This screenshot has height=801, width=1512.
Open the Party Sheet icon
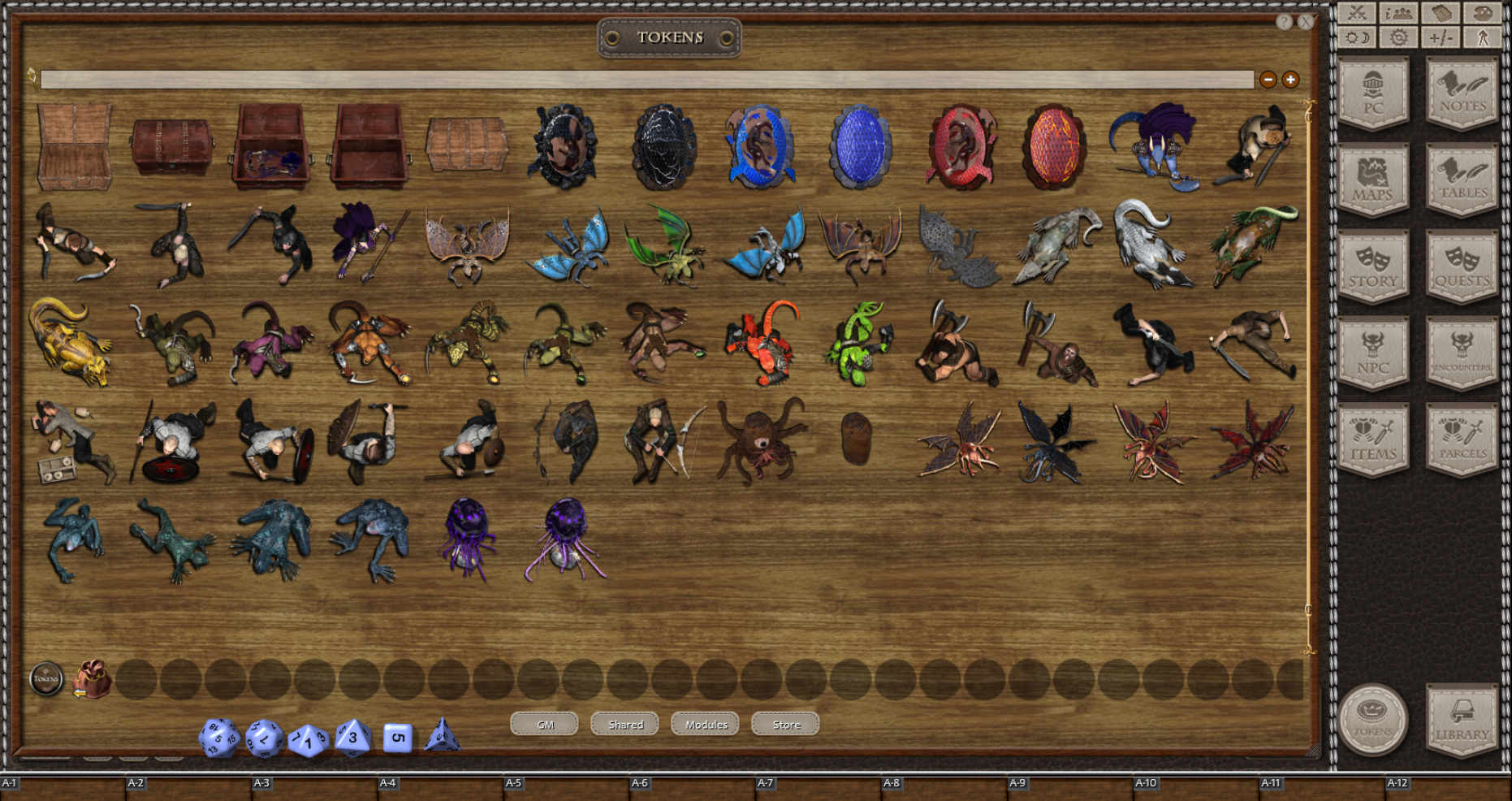point(1398,14)
